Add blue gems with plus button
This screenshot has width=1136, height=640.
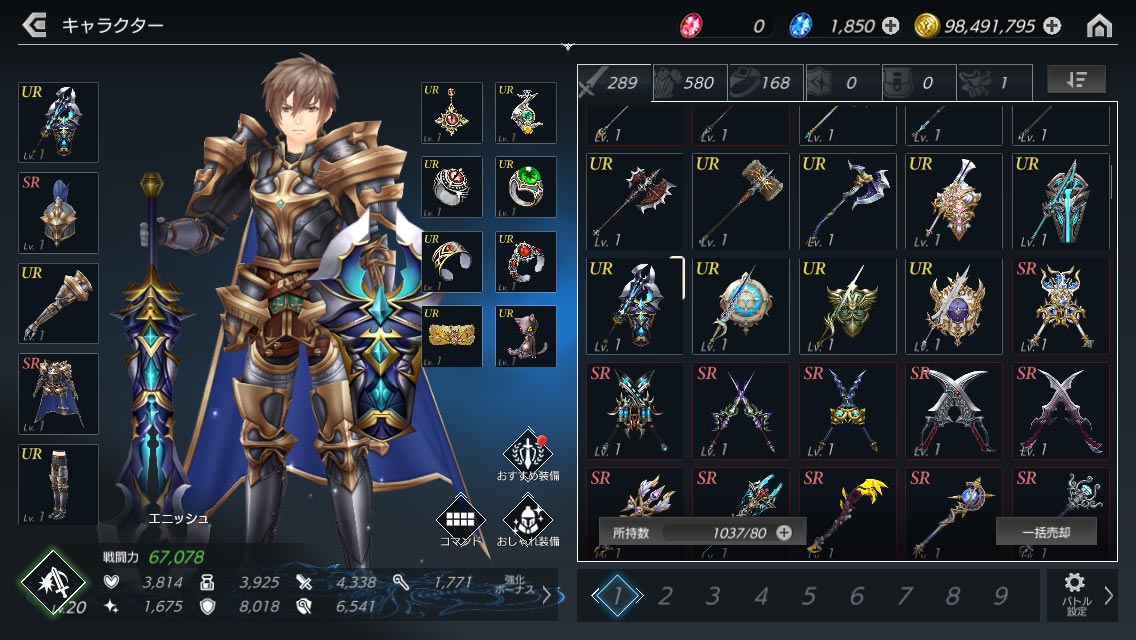pyautogui.click(x=890, y=26)
